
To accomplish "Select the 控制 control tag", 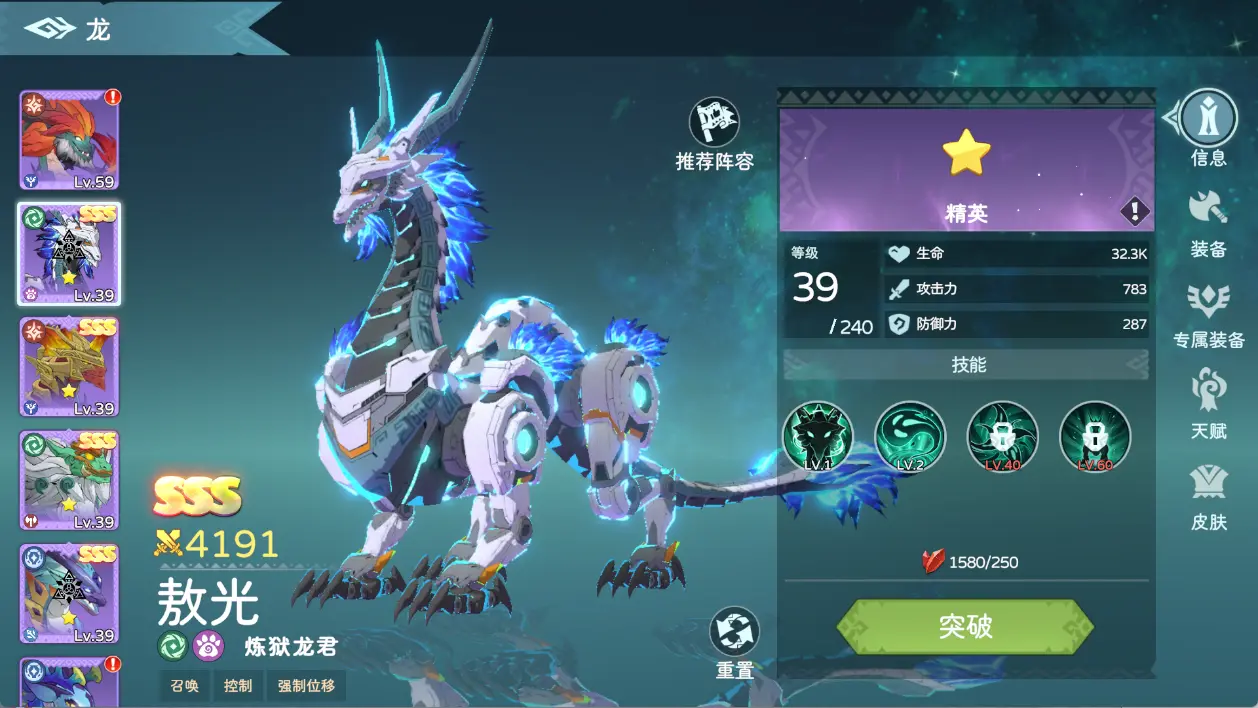I will click(238, 686).
